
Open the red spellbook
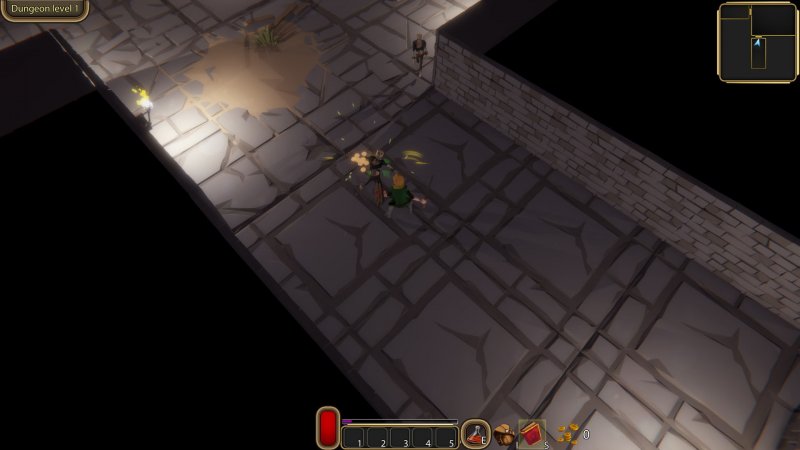coord(531,434)
